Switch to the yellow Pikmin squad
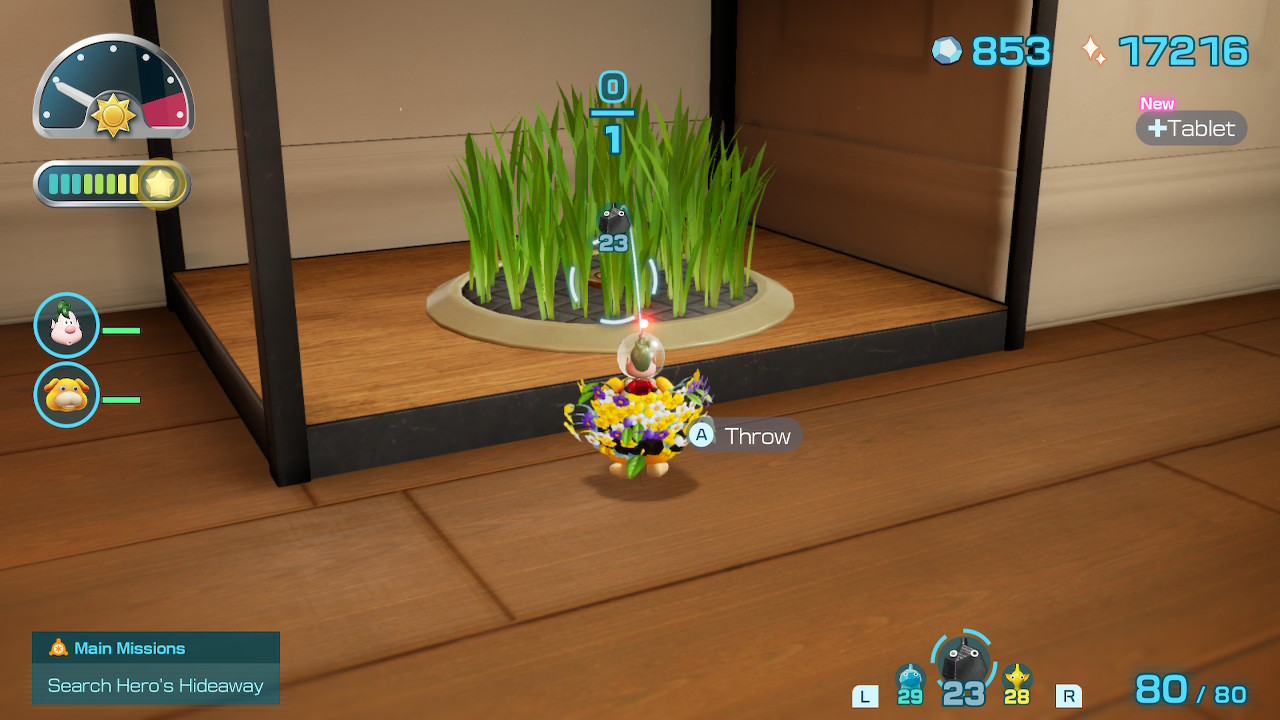 [1017, 679]
